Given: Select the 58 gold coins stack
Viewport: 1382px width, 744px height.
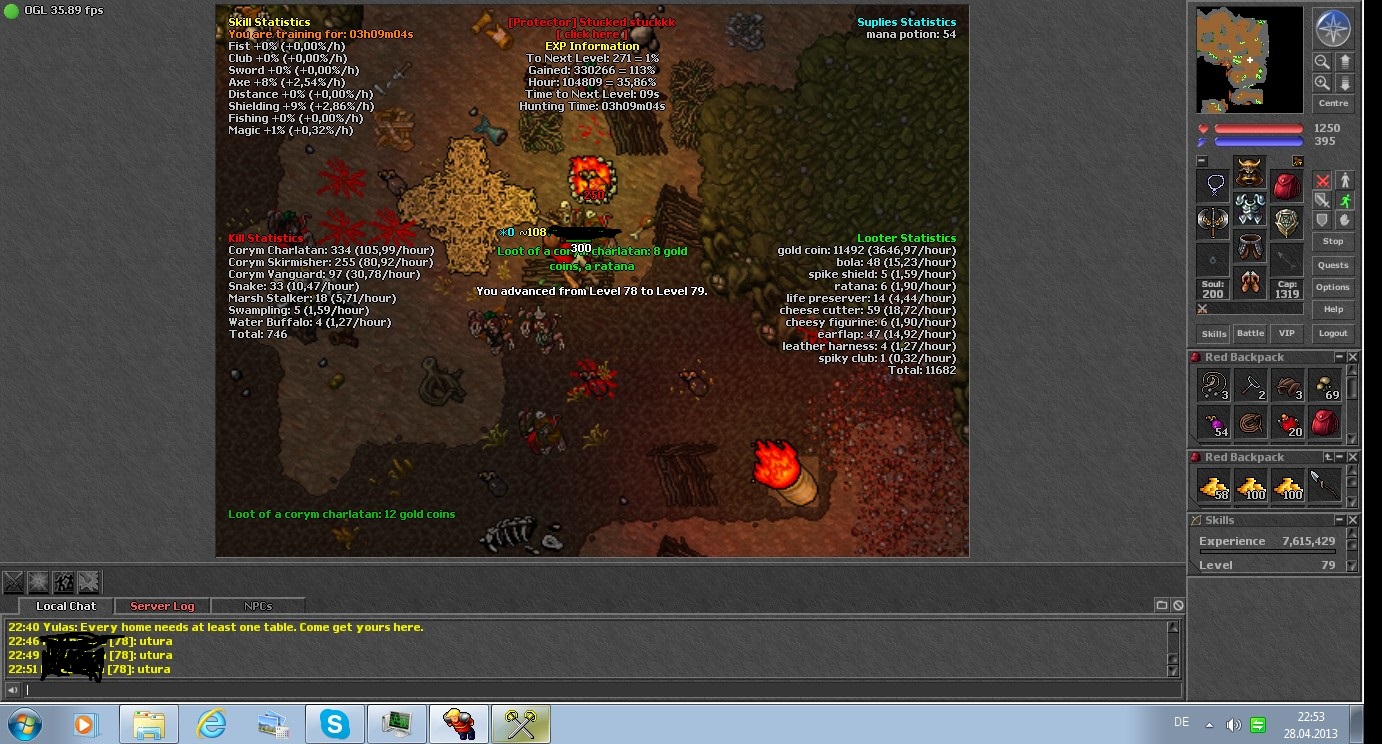Looking at the screenshot, I should click(1214, 486).
